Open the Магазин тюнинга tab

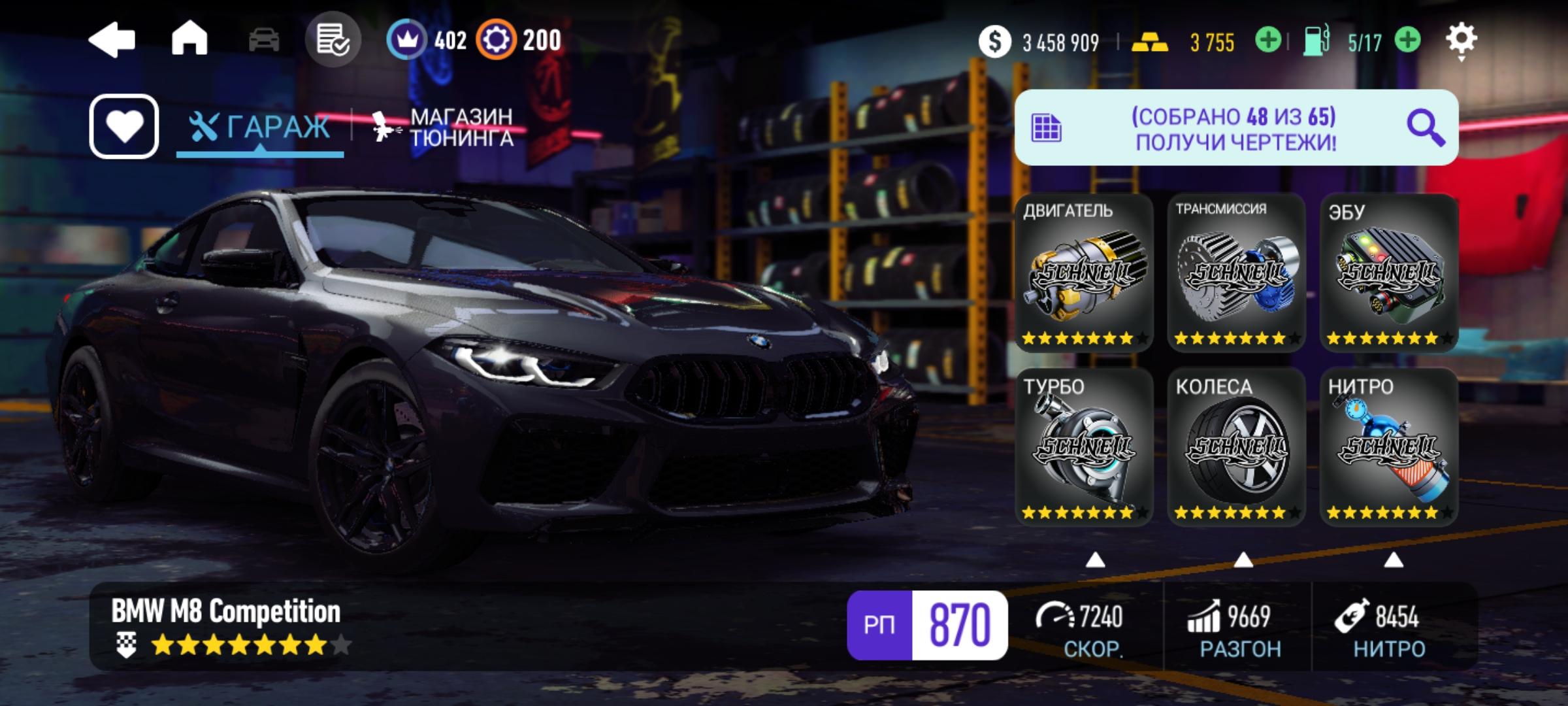(444, 127)
